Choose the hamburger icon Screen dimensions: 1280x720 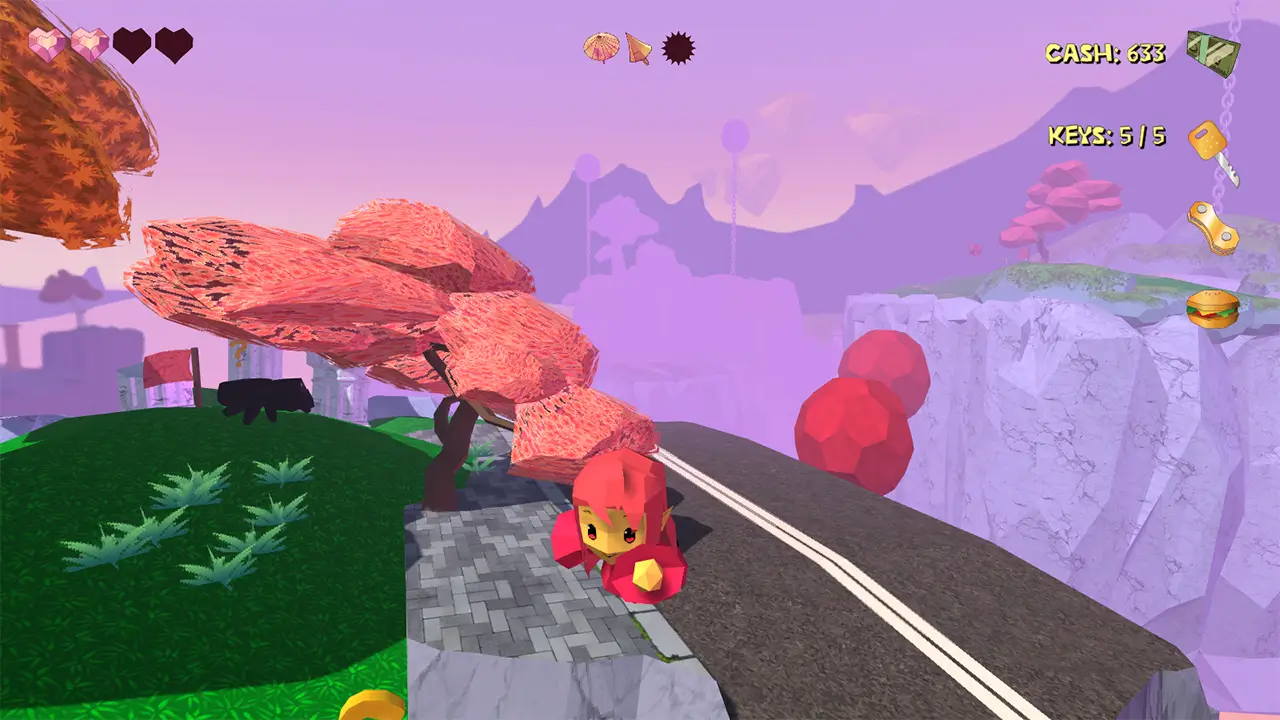(1212, 307)
